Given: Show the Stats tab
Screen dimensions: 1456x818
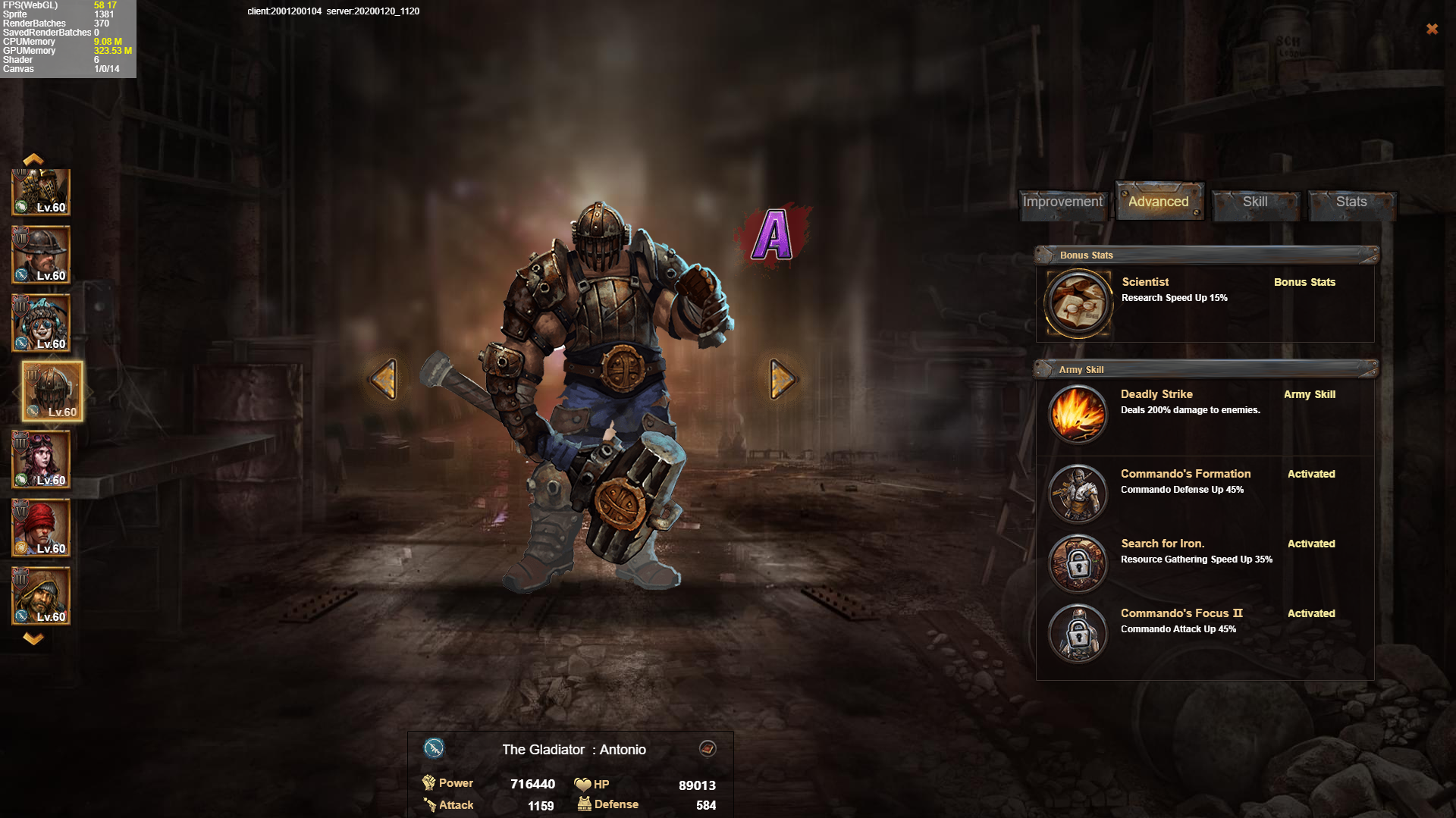Looking at the screenshot, I should [1351, 202].
